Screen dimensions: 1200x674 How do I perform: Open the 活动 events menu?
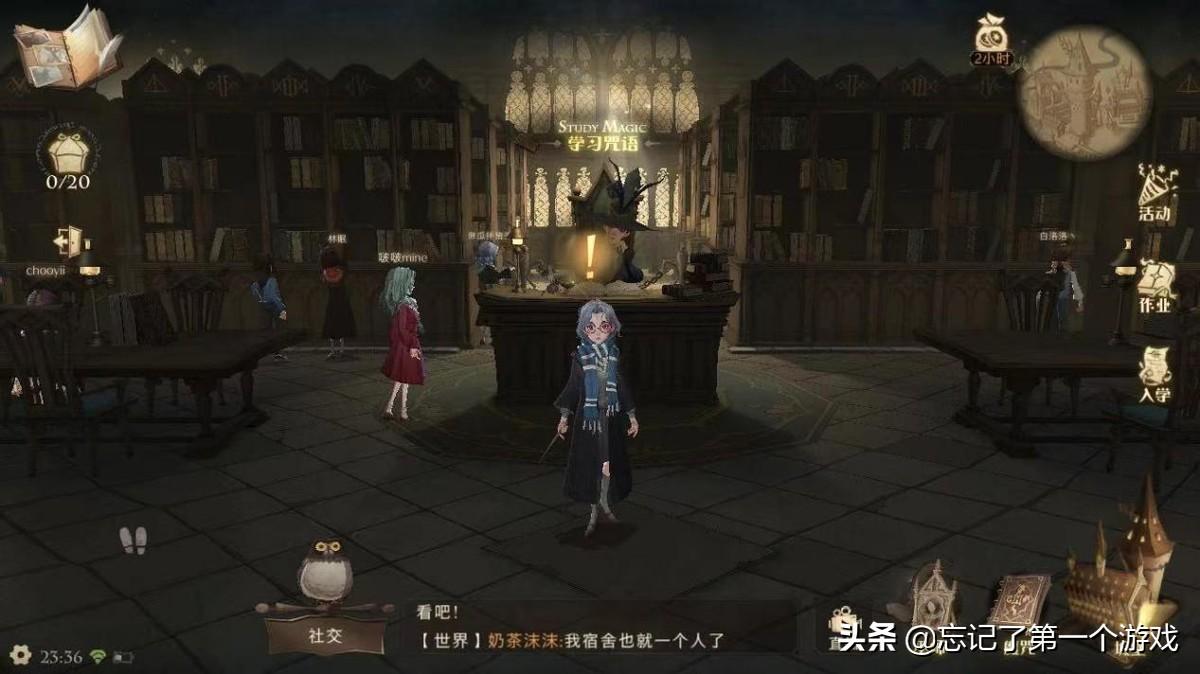click(1155, 194)
